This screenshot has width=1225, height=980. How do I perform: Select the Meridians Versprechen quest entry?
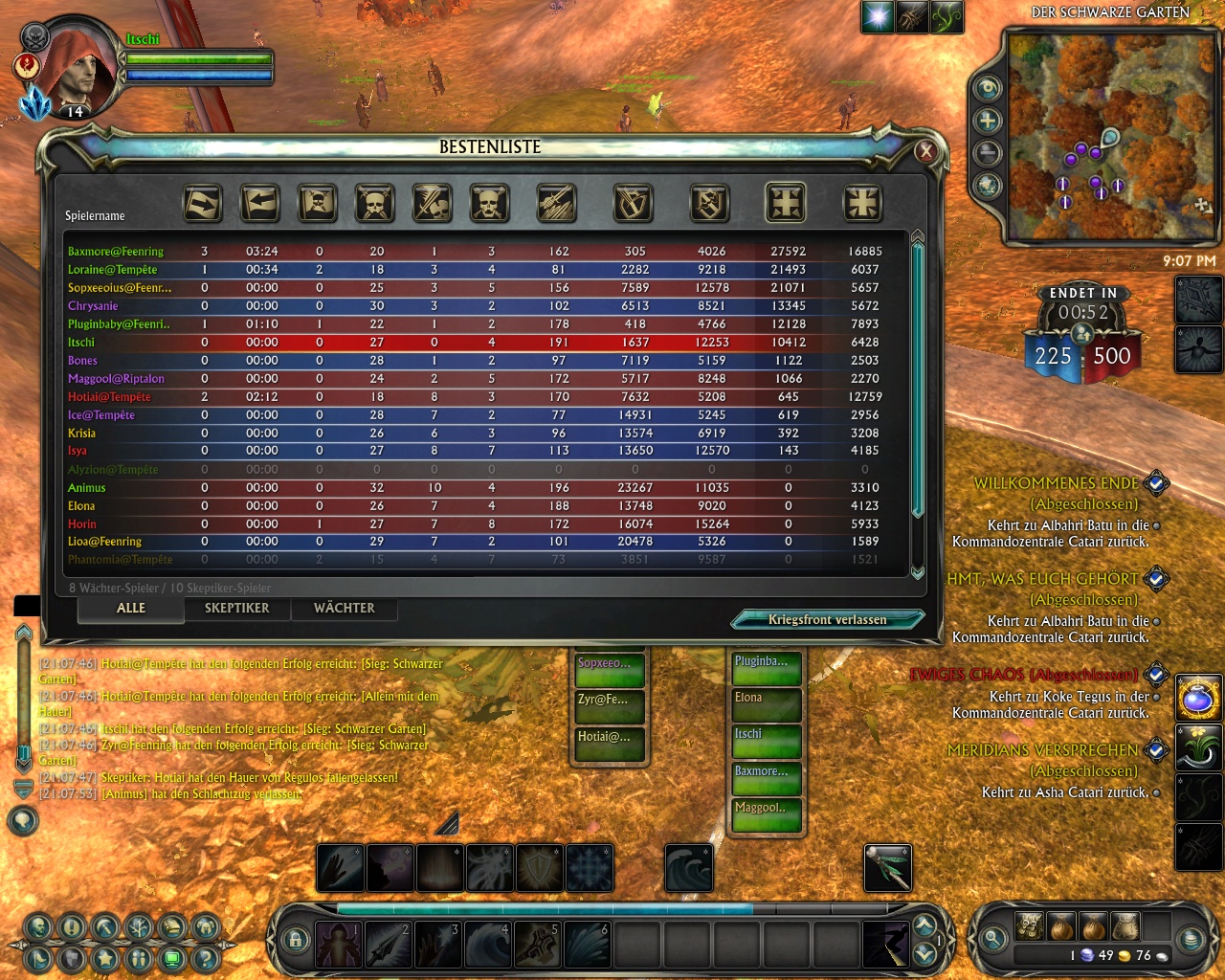point(1042,750)
